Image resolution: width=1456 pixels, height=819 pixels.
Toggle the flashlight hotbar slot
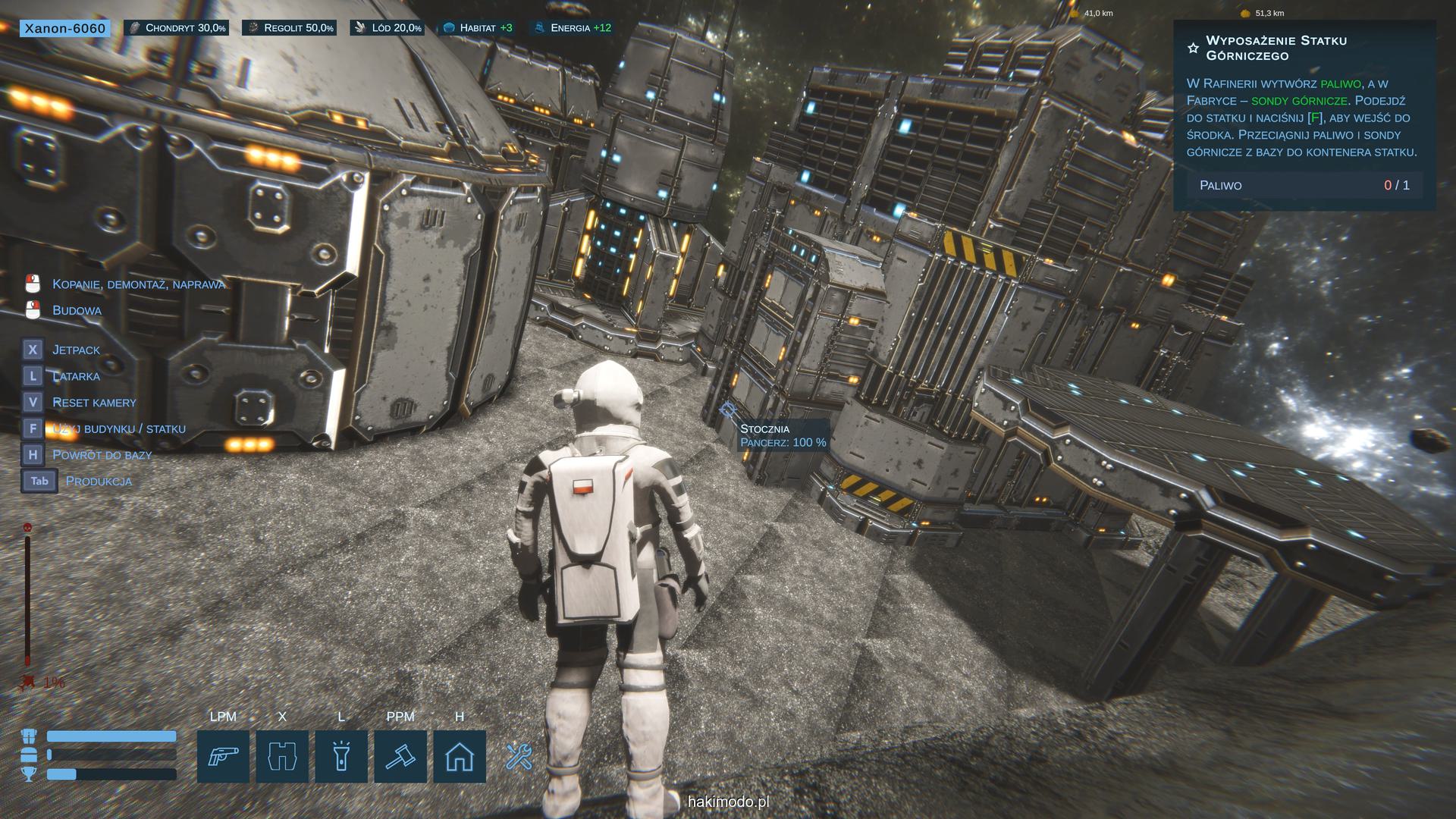[x=341, y=756]
